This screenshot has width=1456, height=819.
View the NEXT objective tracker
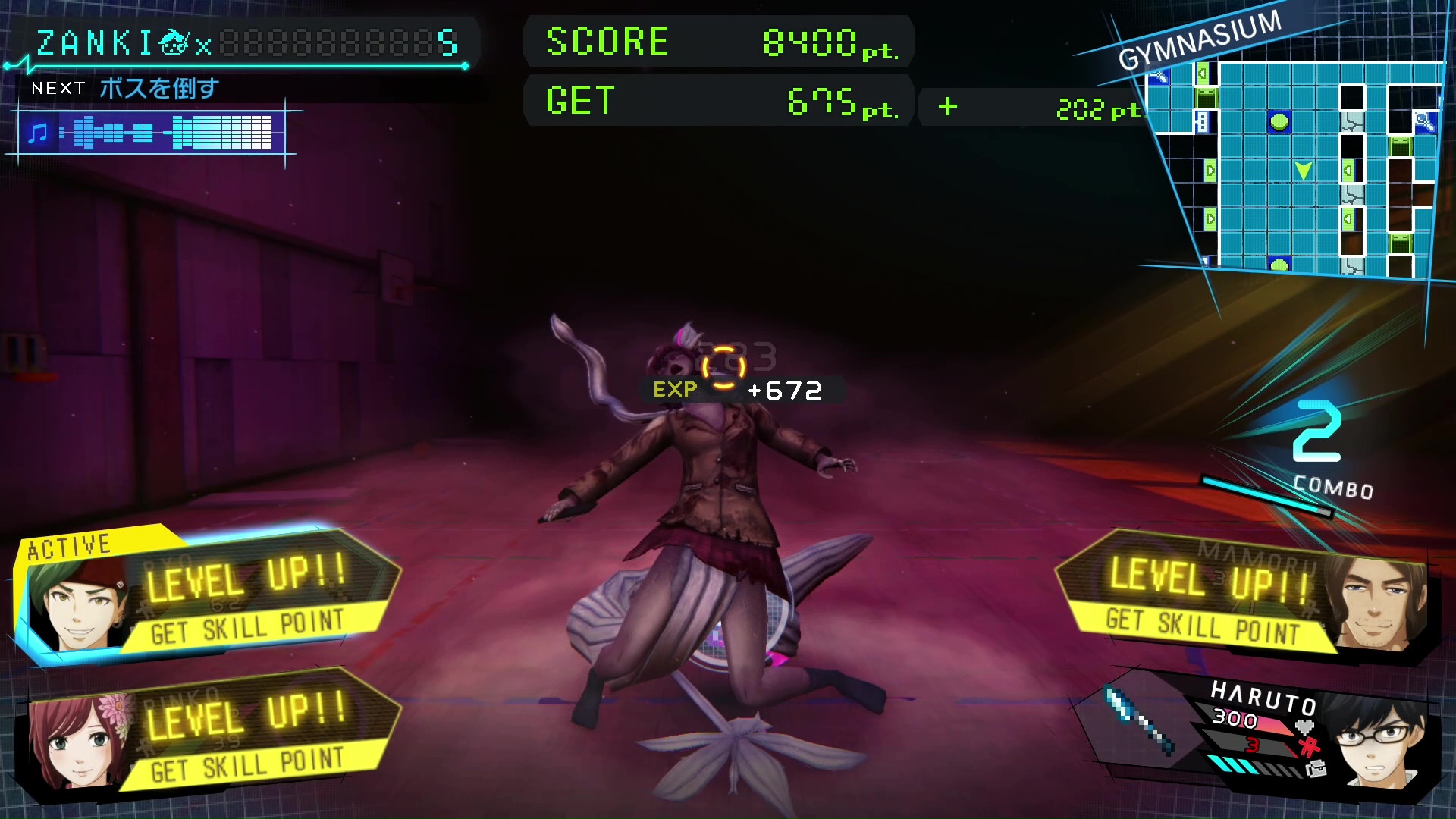click(x=125, y=89)
